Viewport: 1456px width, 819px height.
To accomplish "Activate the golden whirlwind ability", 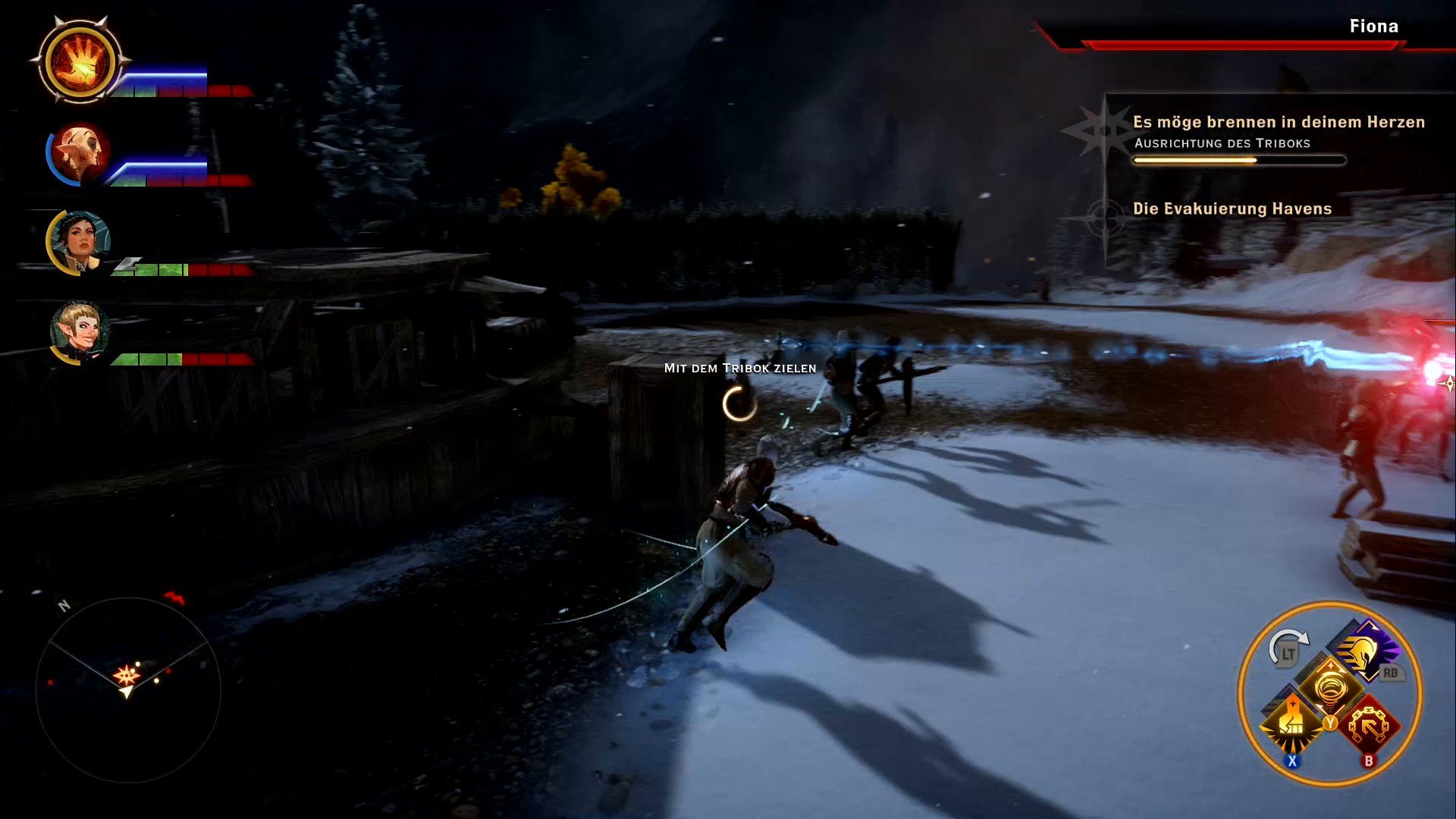I will tap(1329, 686).
